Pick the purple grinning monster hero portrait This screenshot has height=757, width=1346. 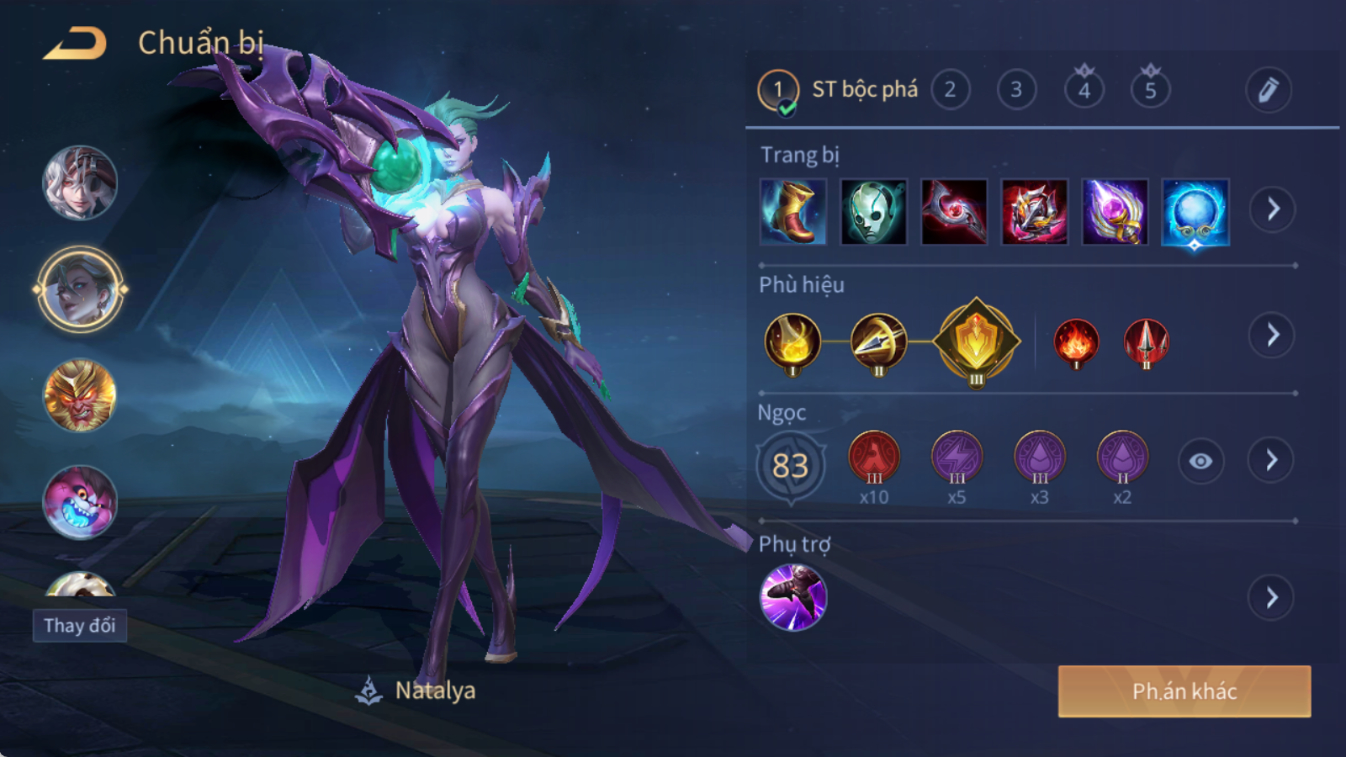click(80, 501)
